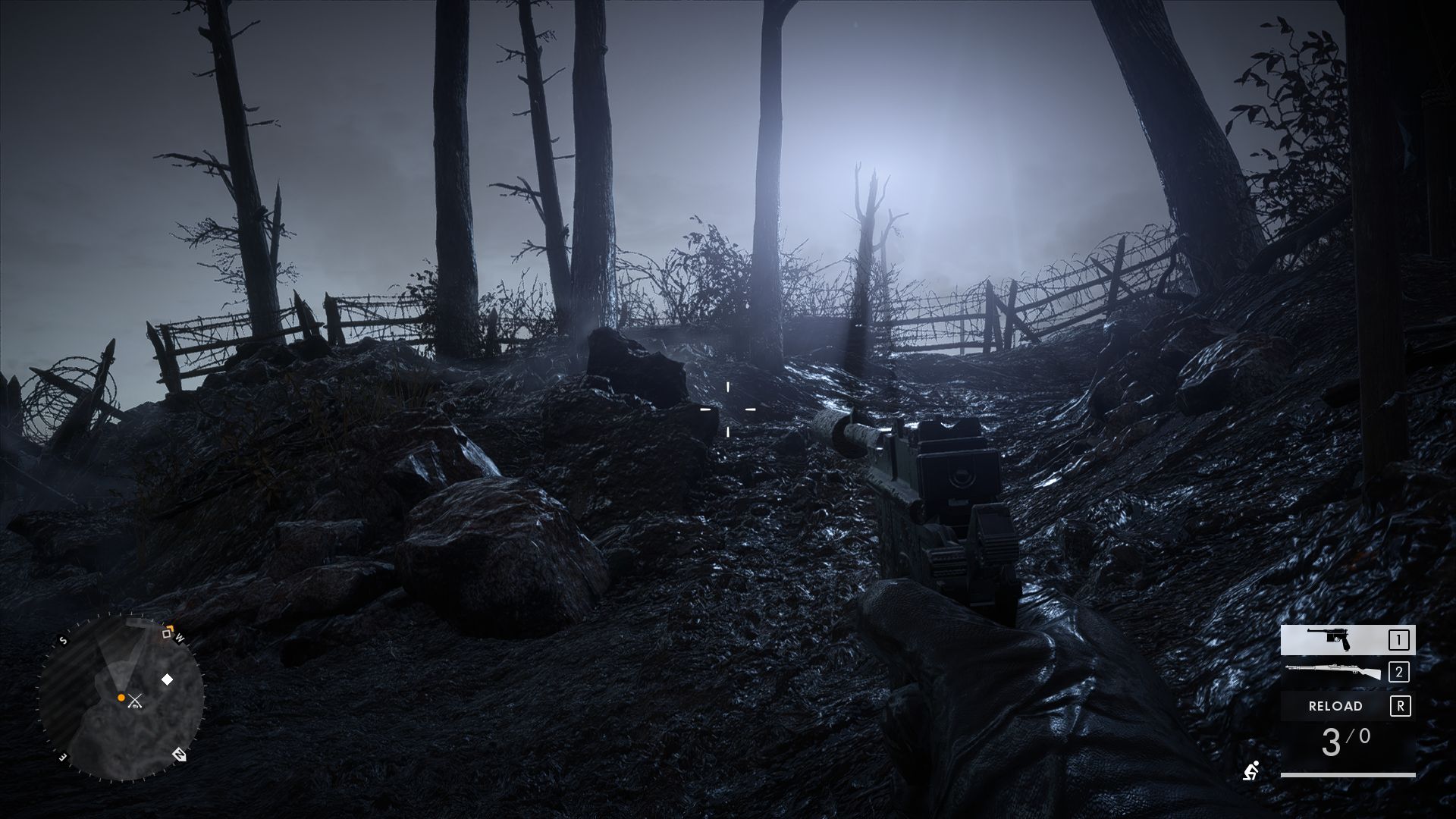Click the North compass arrow on minimap
The height and width of the screenshot is (819, 1456).
click(180, 755)
